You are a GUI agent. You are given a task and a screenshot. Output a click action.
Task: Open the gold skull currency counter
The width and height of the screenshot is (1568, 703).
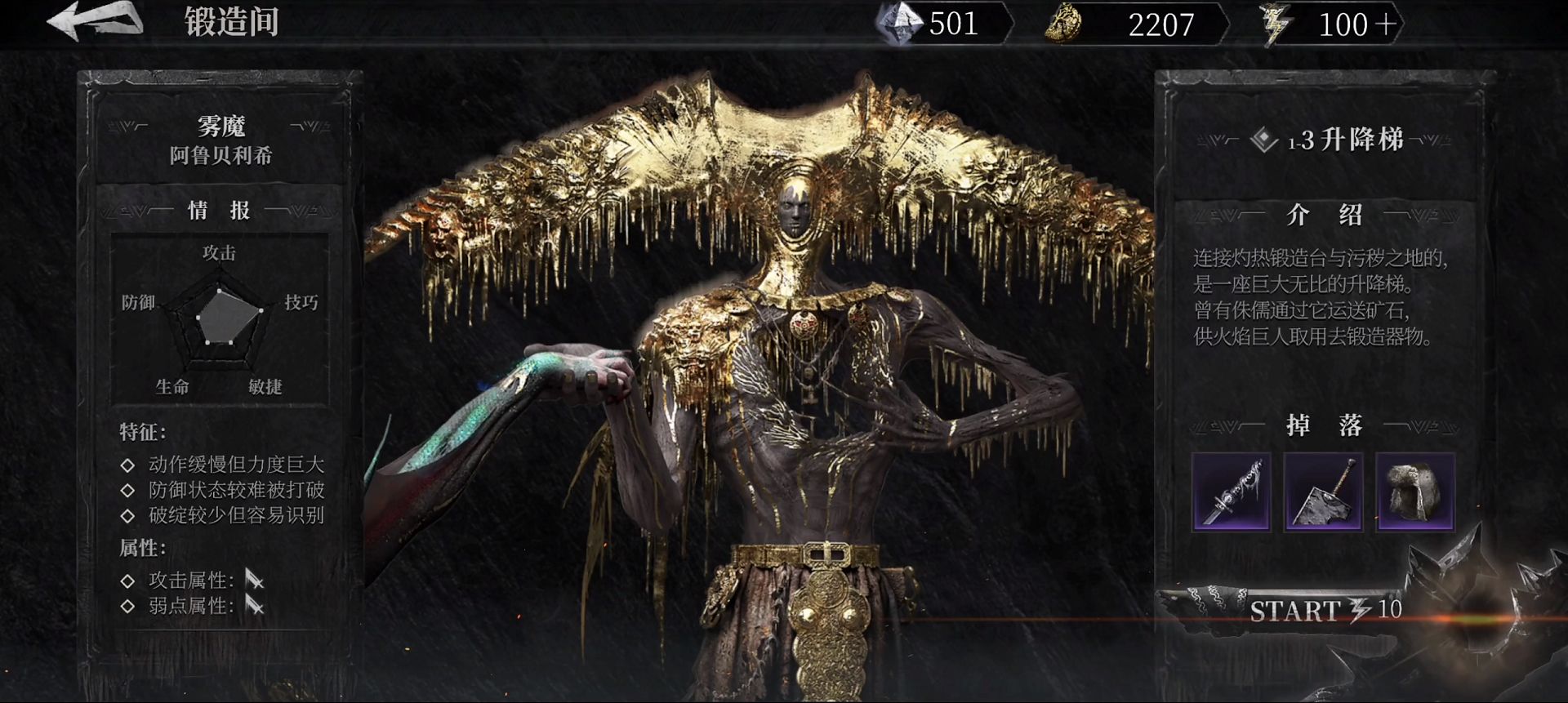[x=1135, y=24]
